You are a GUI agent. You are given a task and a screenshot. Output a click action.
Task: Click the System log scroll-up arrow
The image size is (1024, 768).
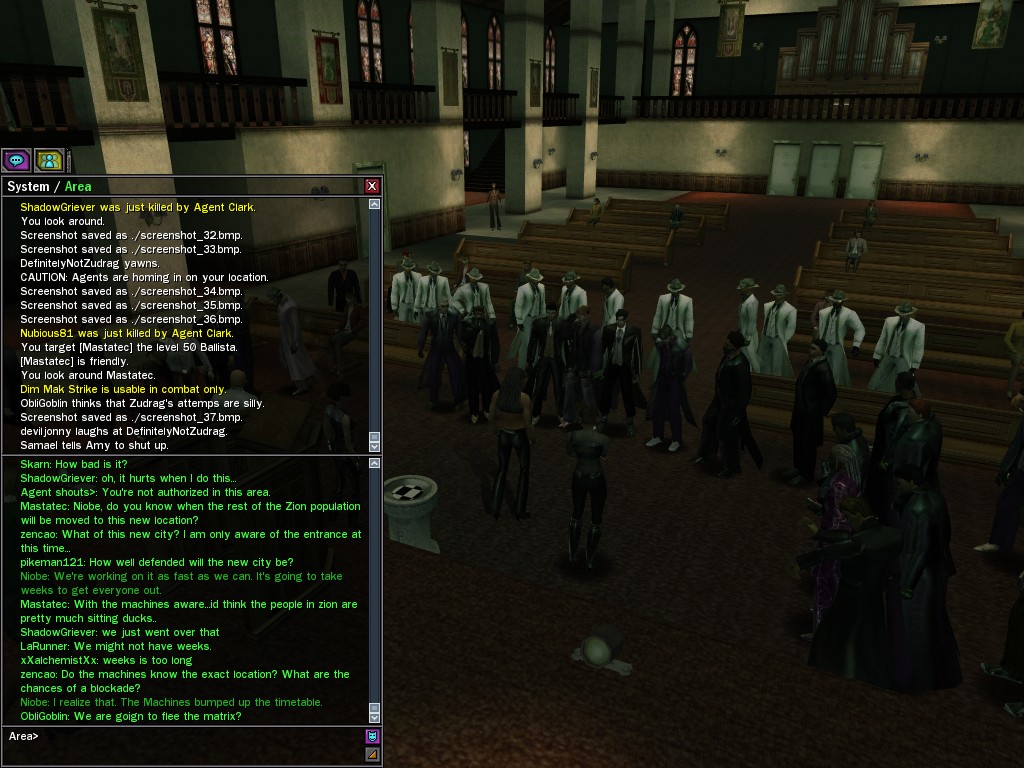pyautogui.click(x=375, y=204)
